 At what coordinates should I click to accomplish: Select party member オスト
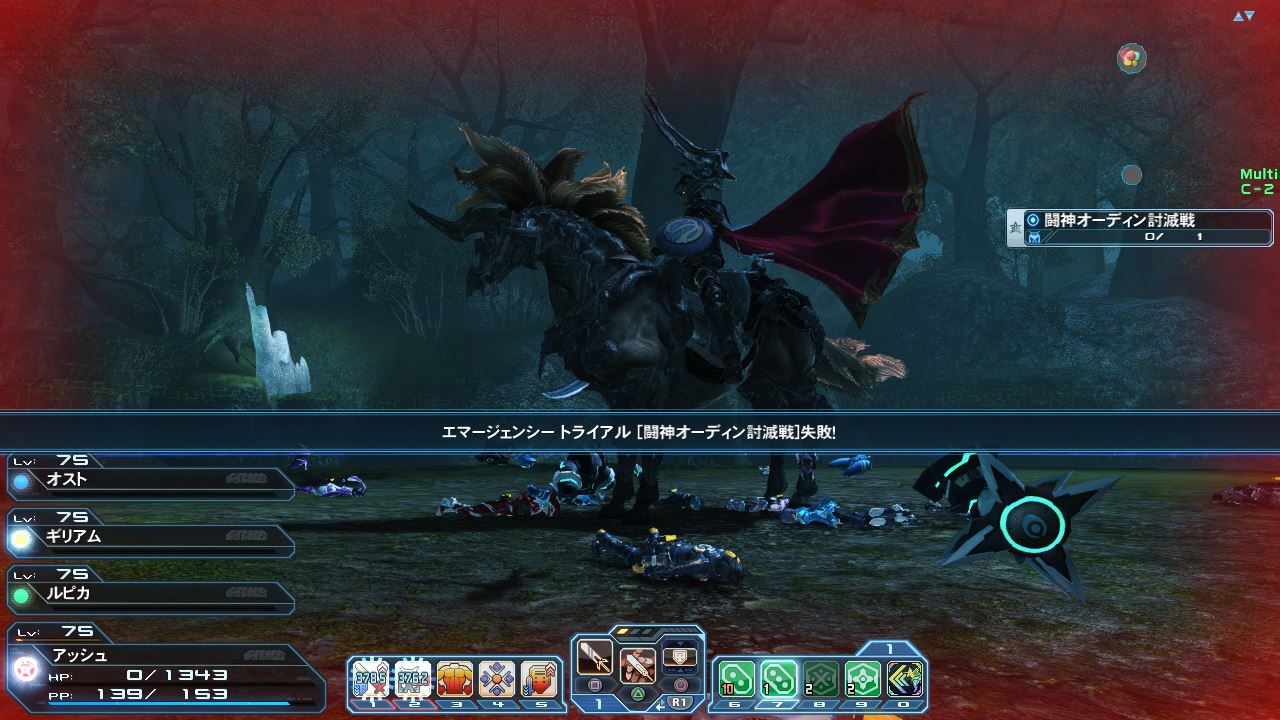point(150,480)
